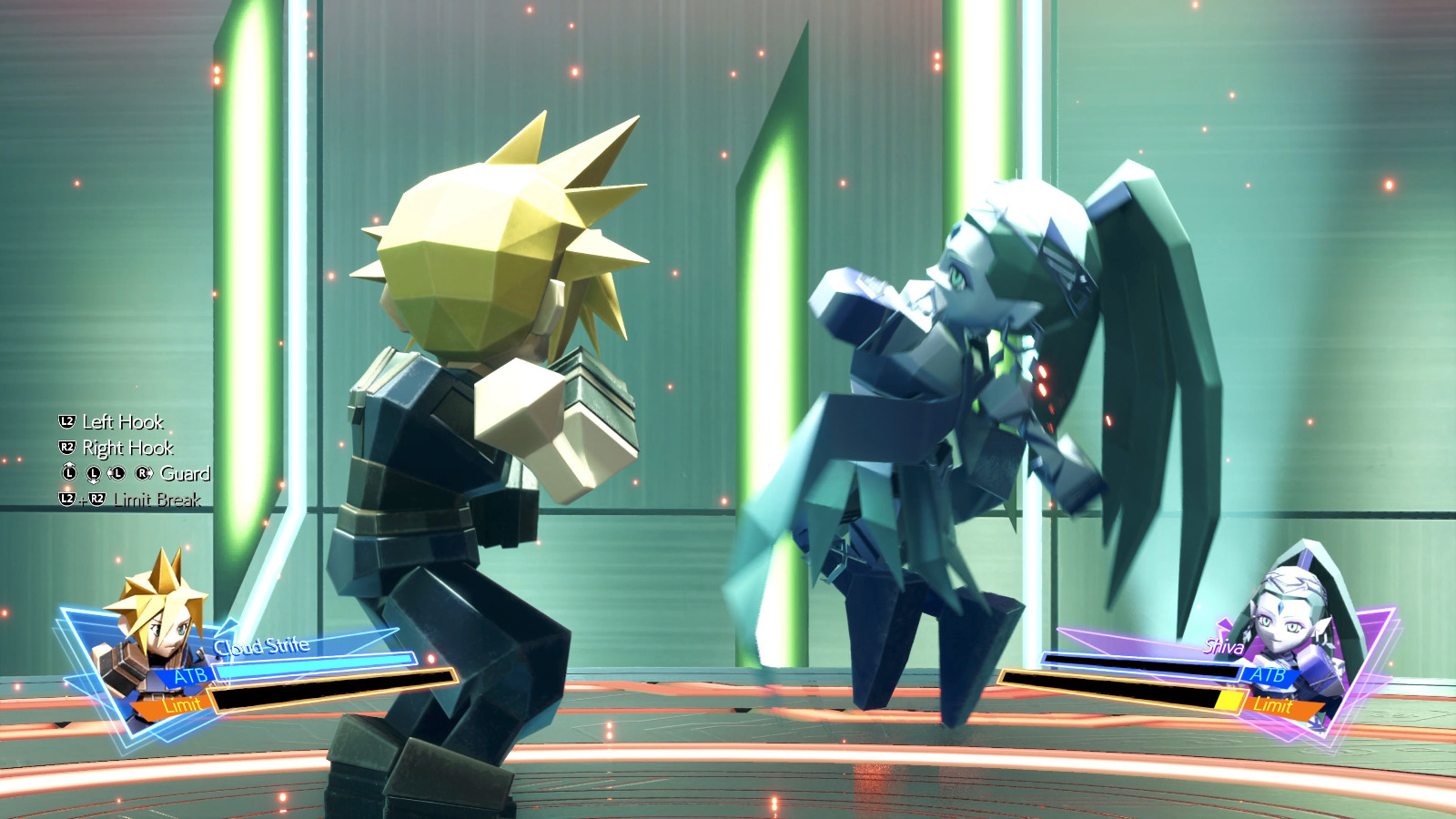Viewport: 1456px width, 819px height.
Task: Click the left stick sideways icon for Guard
Action: (x=116, y=473)
